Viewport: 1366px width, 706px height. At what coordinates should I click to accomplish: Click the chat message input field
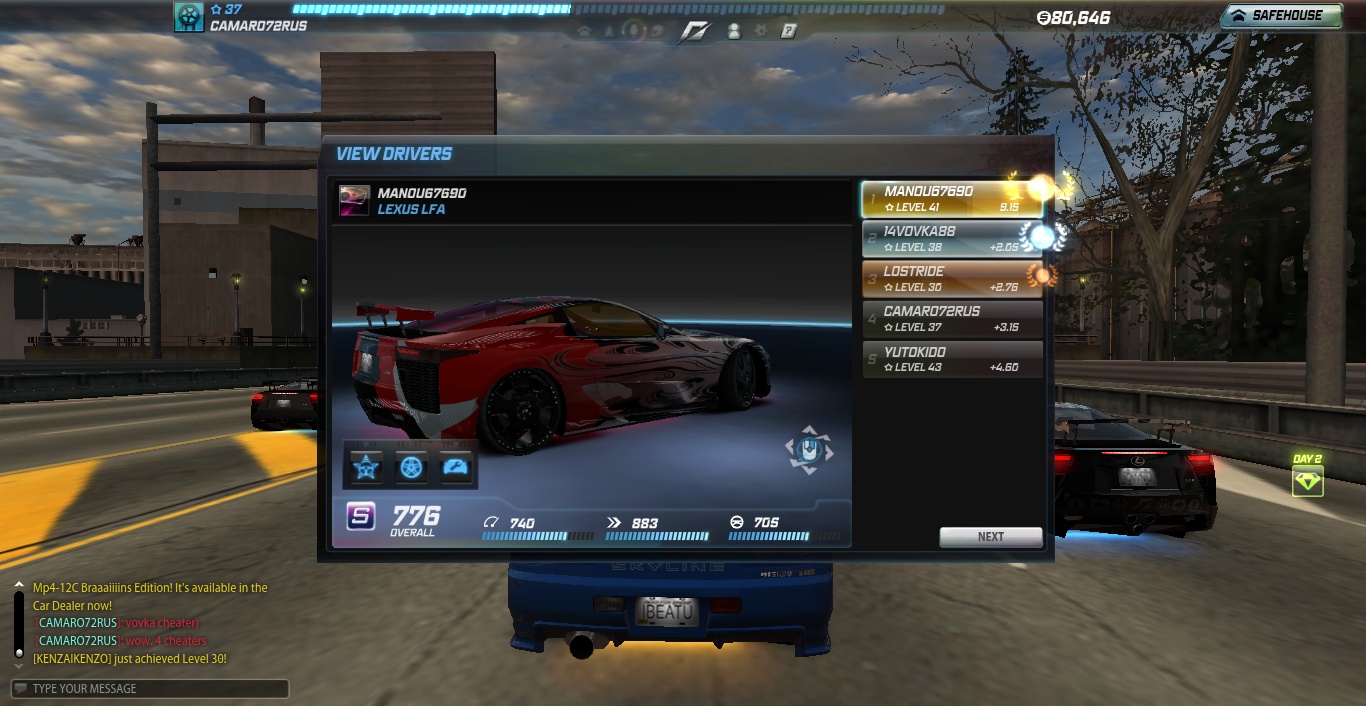[x=150, y=688]
